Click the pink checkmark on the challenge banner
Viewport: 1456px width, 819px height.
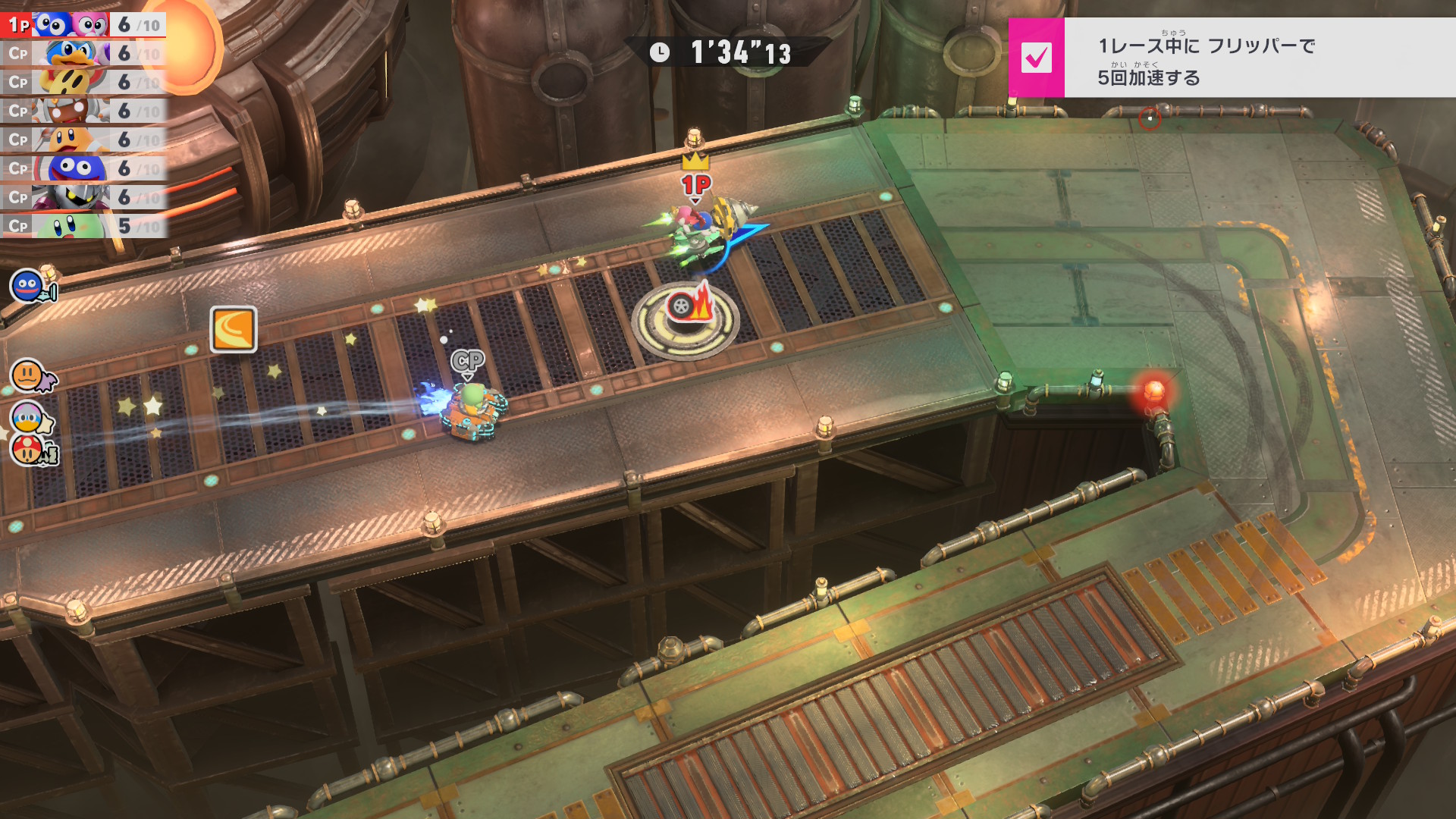[1036, 58]
